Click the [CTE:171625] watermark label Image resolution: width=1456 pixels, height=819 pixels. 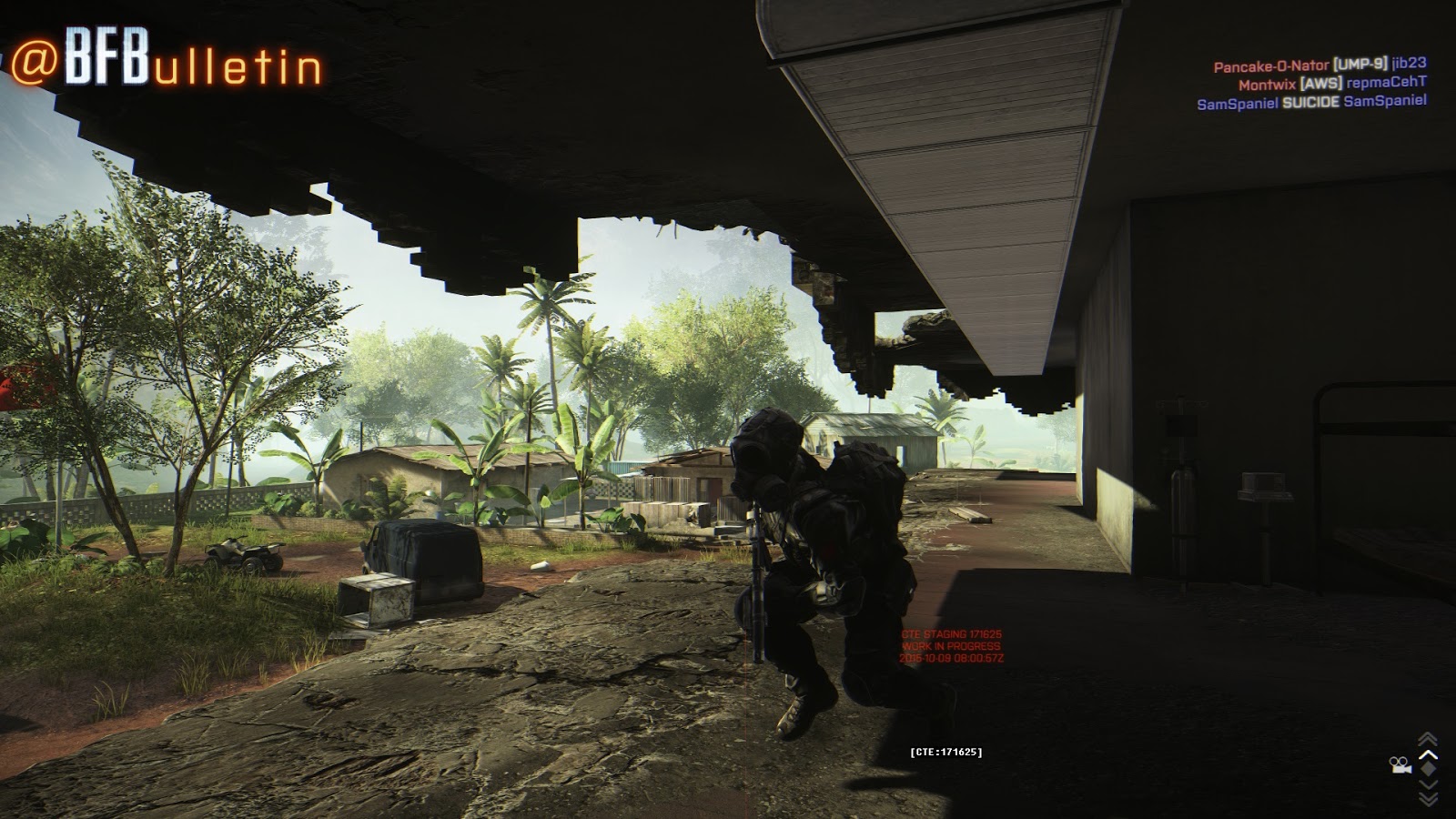click(x=945, y=751)
